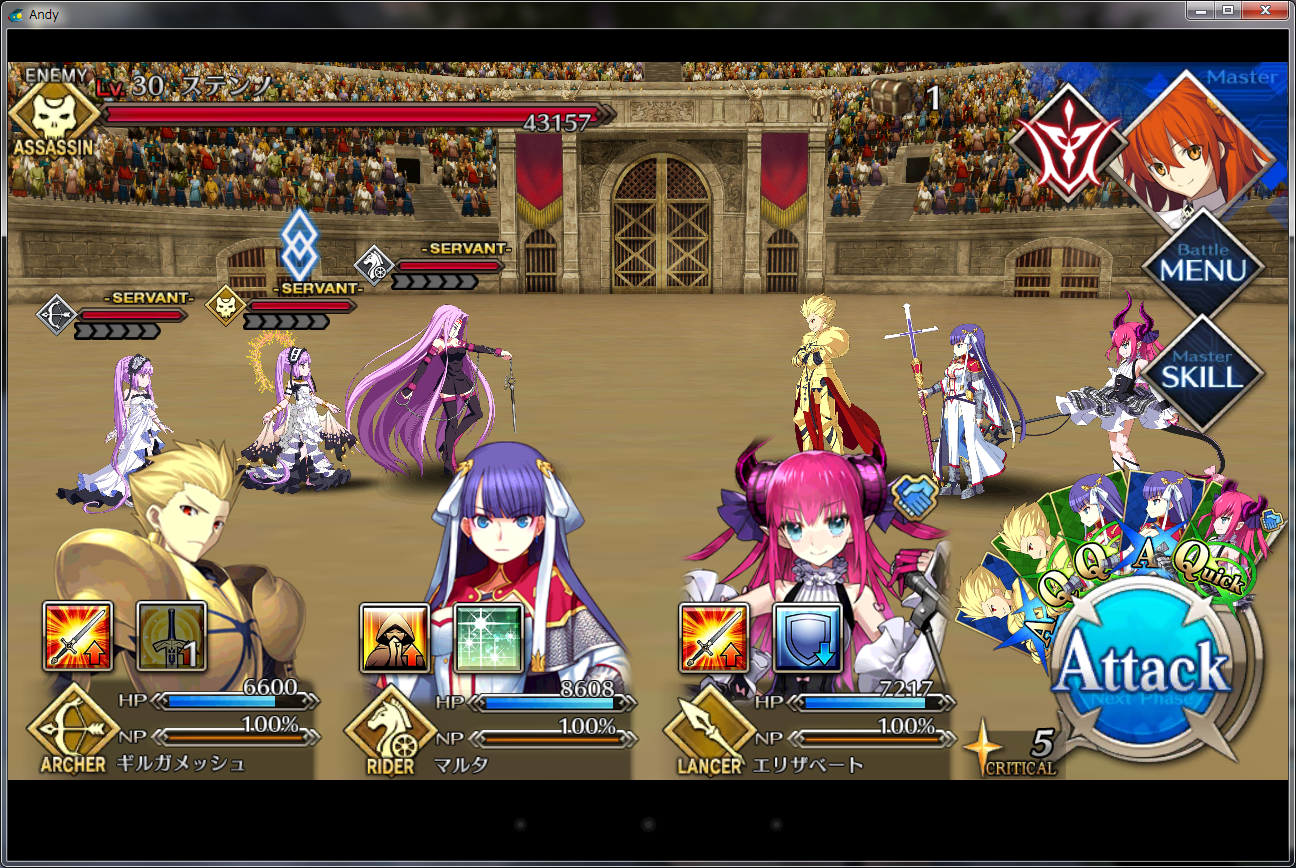The width and height of the screenshot is (1296, 868).
Task: Activate Elizabeth's blue shield-down skill
Action: tap(807, 637)
